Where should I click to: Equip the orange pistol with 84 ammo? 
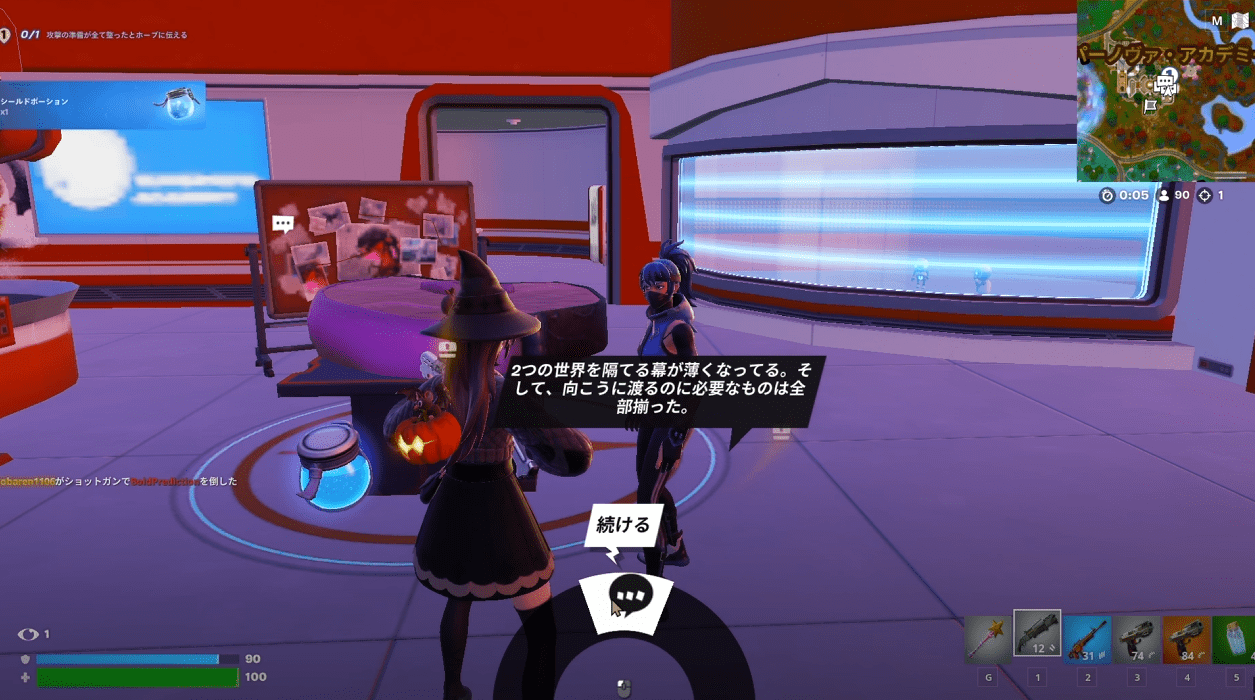click(1187, 638)
